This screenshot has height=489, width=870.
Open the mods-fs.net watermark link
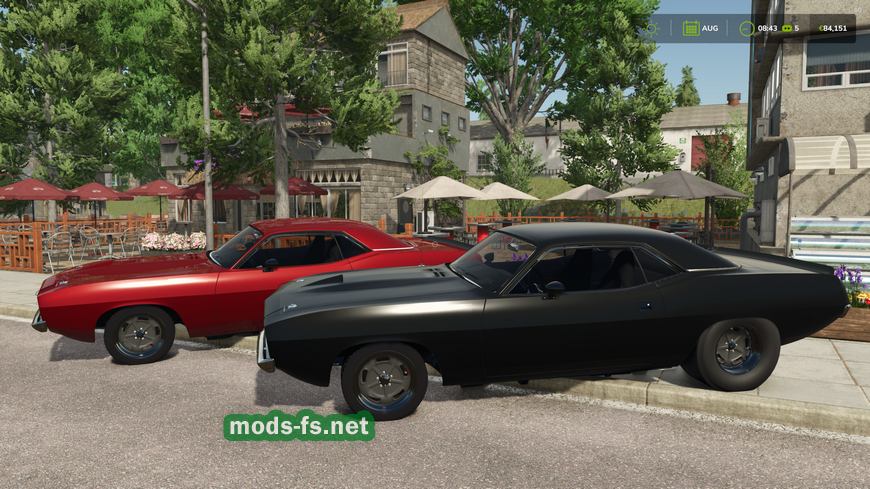(x=299, y=426)
